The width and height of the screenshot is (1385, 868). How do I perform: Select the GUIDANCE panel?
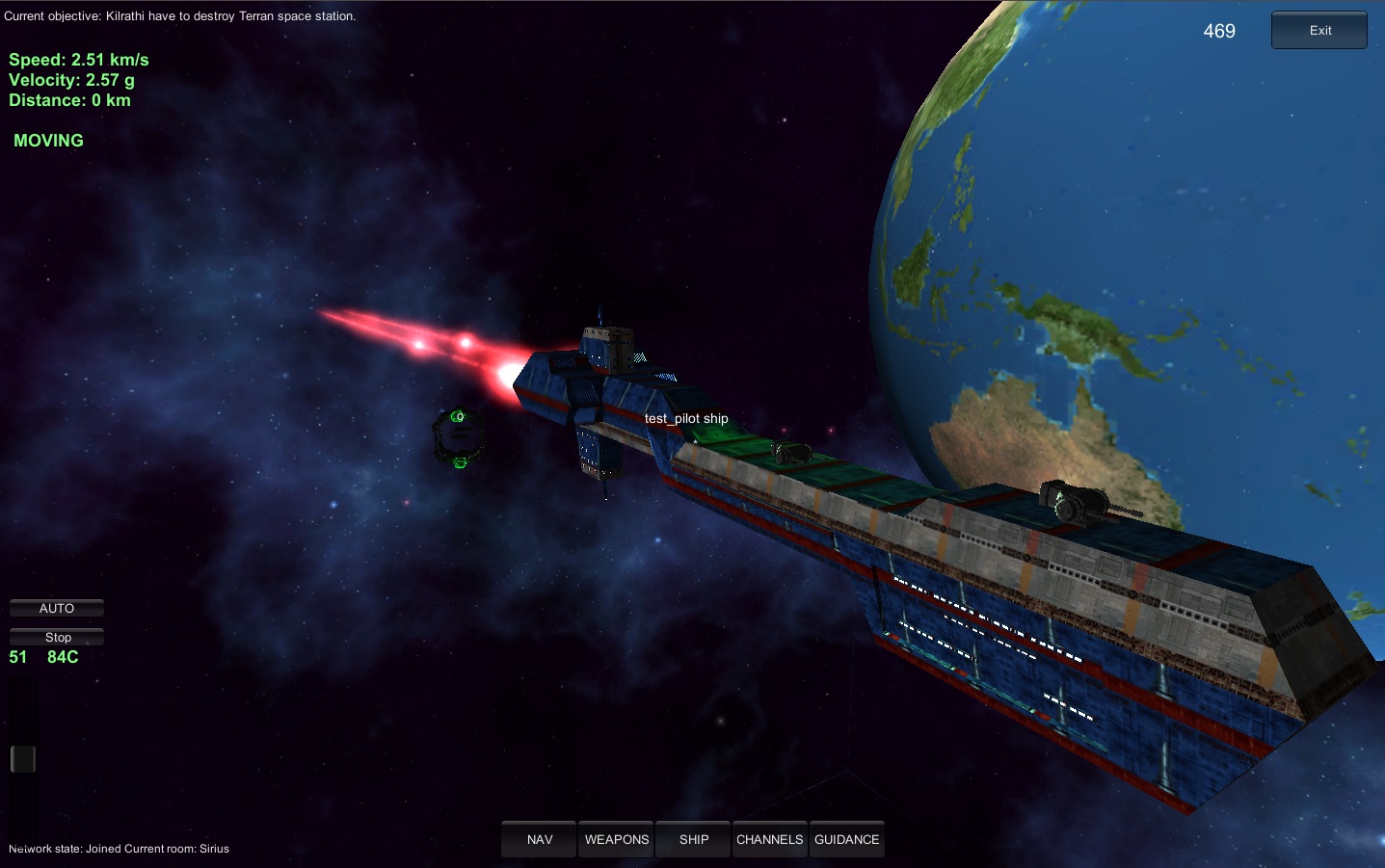pos(846,839)
